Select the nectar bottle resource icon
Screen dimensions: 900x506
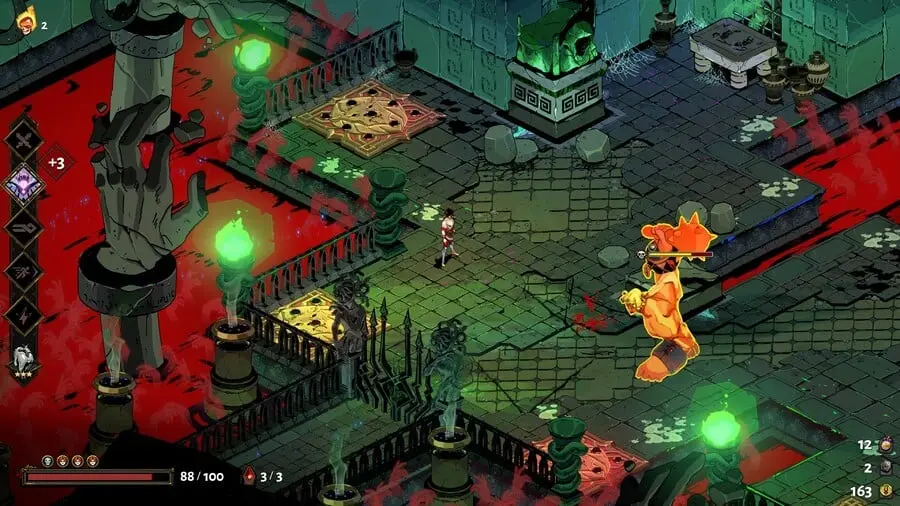pos(884,445)
